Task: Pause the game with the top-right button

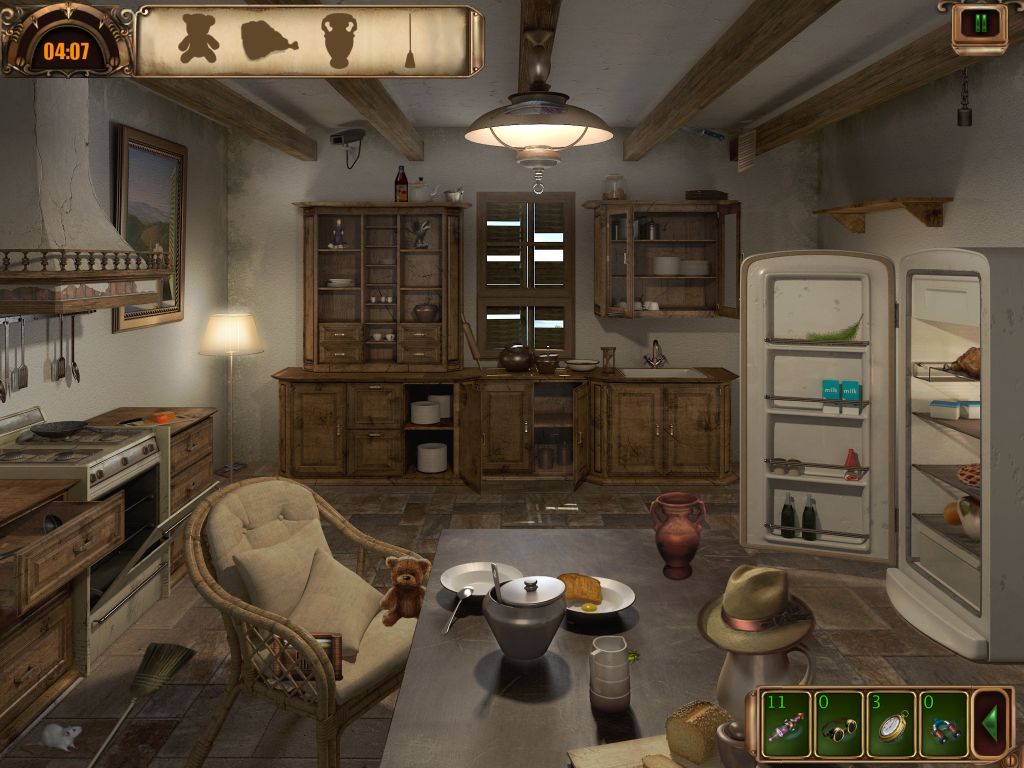Action: pyautogui.click(x=979, y=23)
